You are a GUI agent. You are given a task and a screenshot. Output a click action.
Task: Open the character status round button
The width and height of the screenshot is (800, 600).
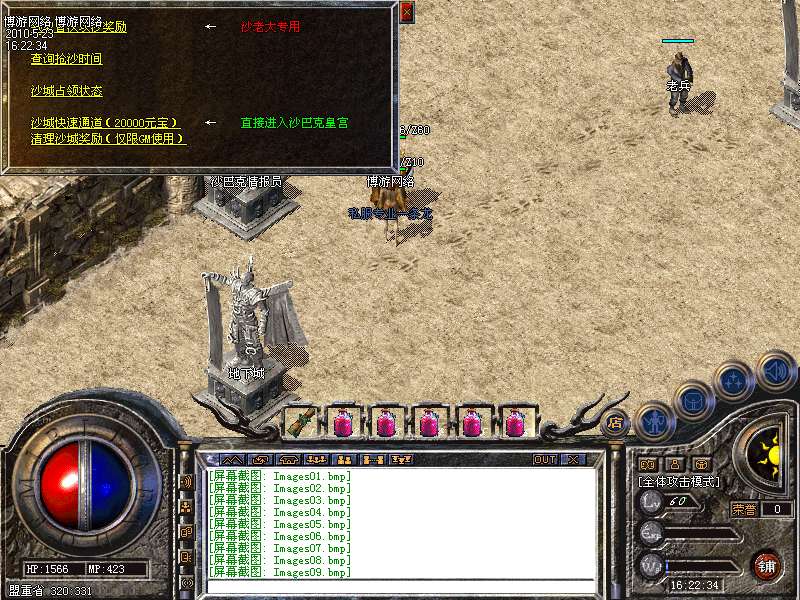[654, 421]
